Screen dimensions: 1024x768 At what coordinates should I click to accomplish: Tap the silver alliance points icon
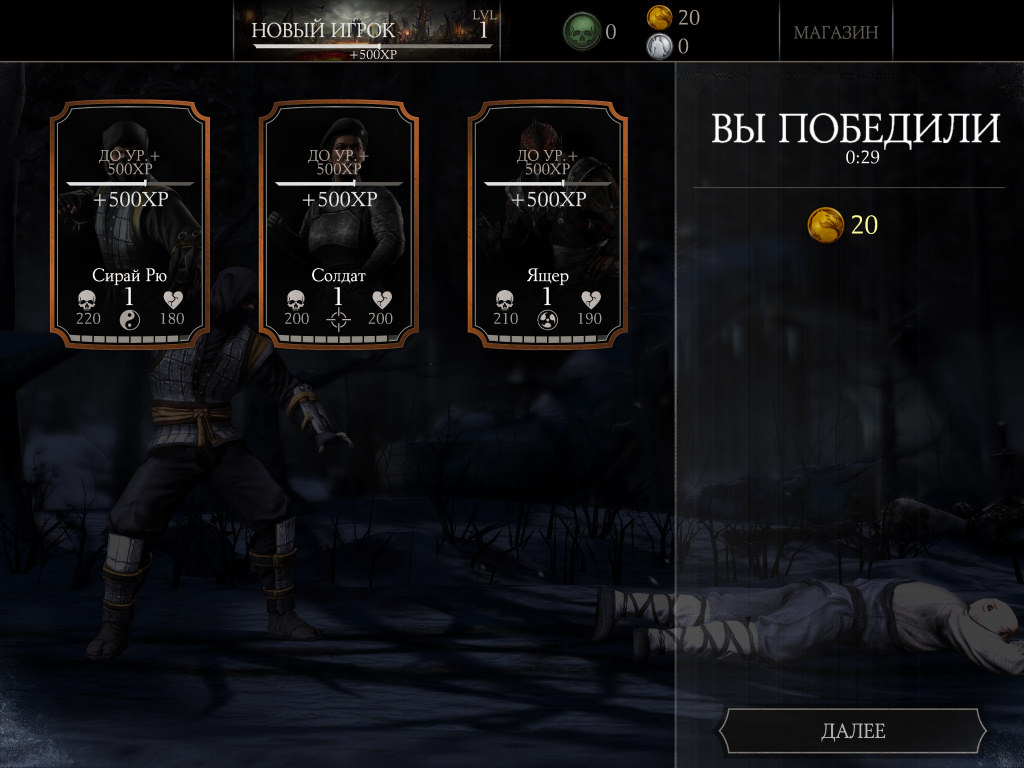tap(659, 45)
